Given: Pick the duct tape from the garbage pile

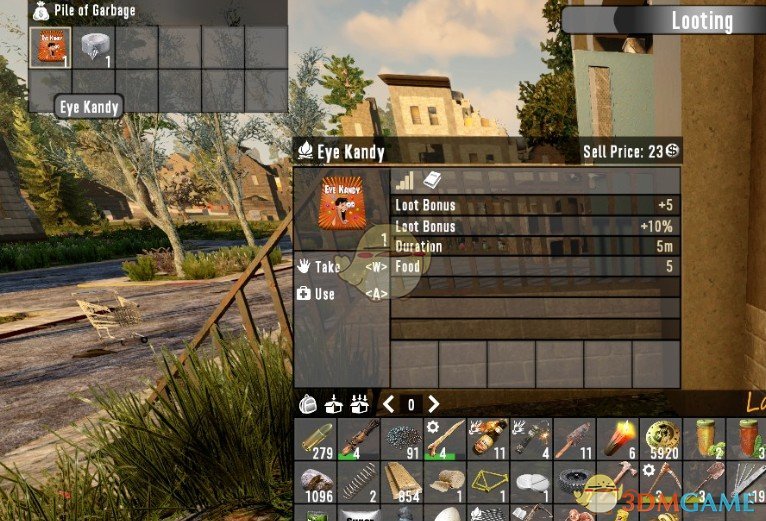Looking at the screenshot, I should (93, 48).
